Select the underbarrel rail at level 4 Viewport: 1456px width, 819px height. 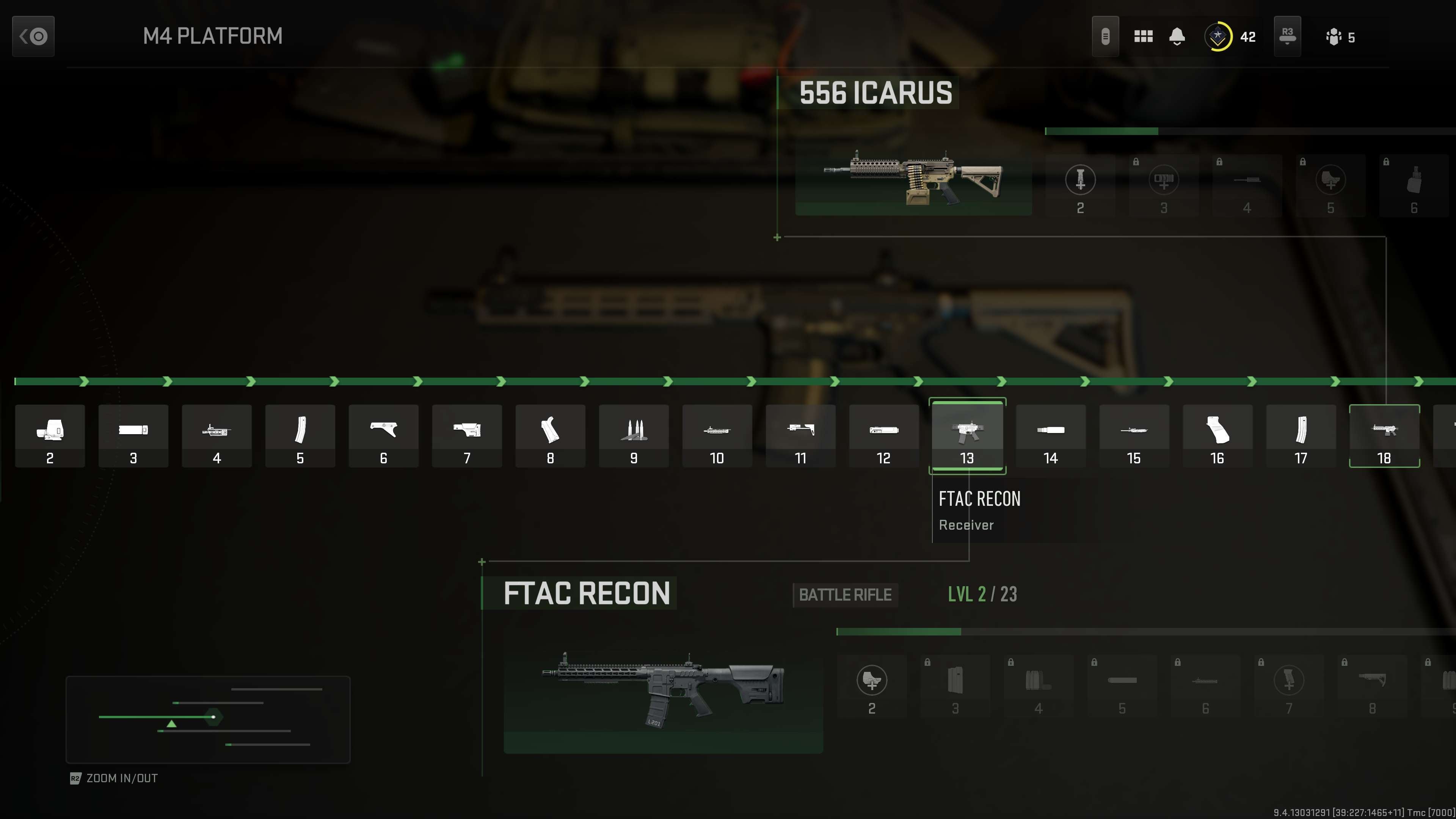[x=217, y=435]
